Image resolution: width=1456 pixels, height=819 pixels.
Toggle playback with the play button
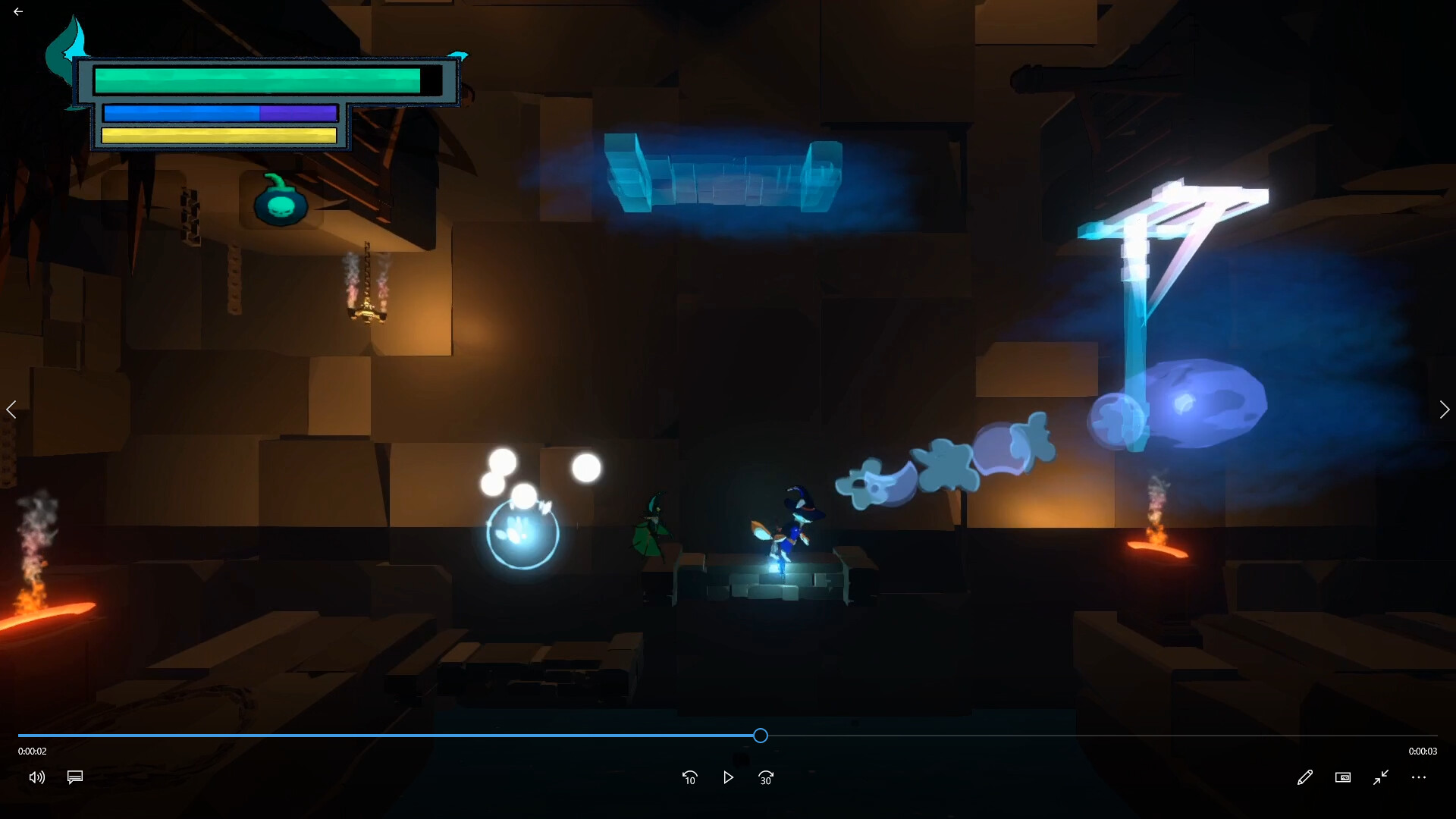point(729,777)
